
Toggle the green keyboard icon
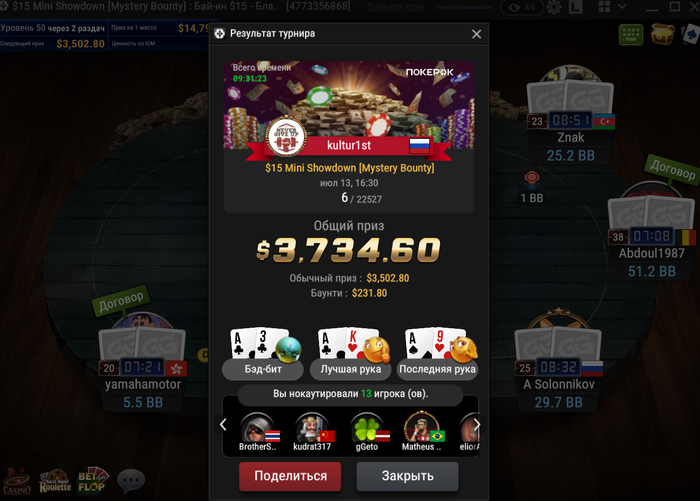click(631, 34)
